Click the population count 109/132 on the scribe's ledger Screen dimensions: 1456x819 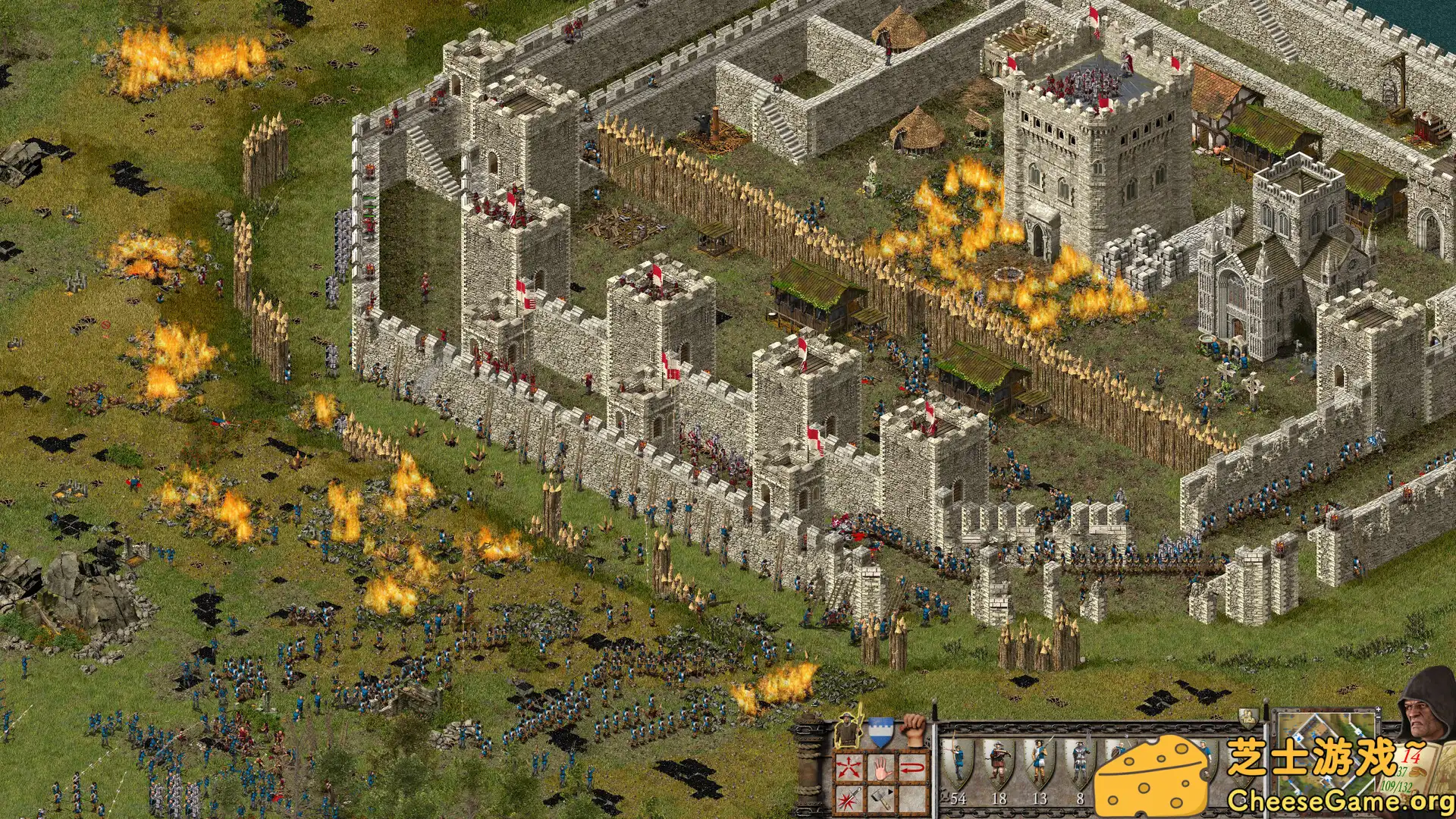coord(1395,786)
